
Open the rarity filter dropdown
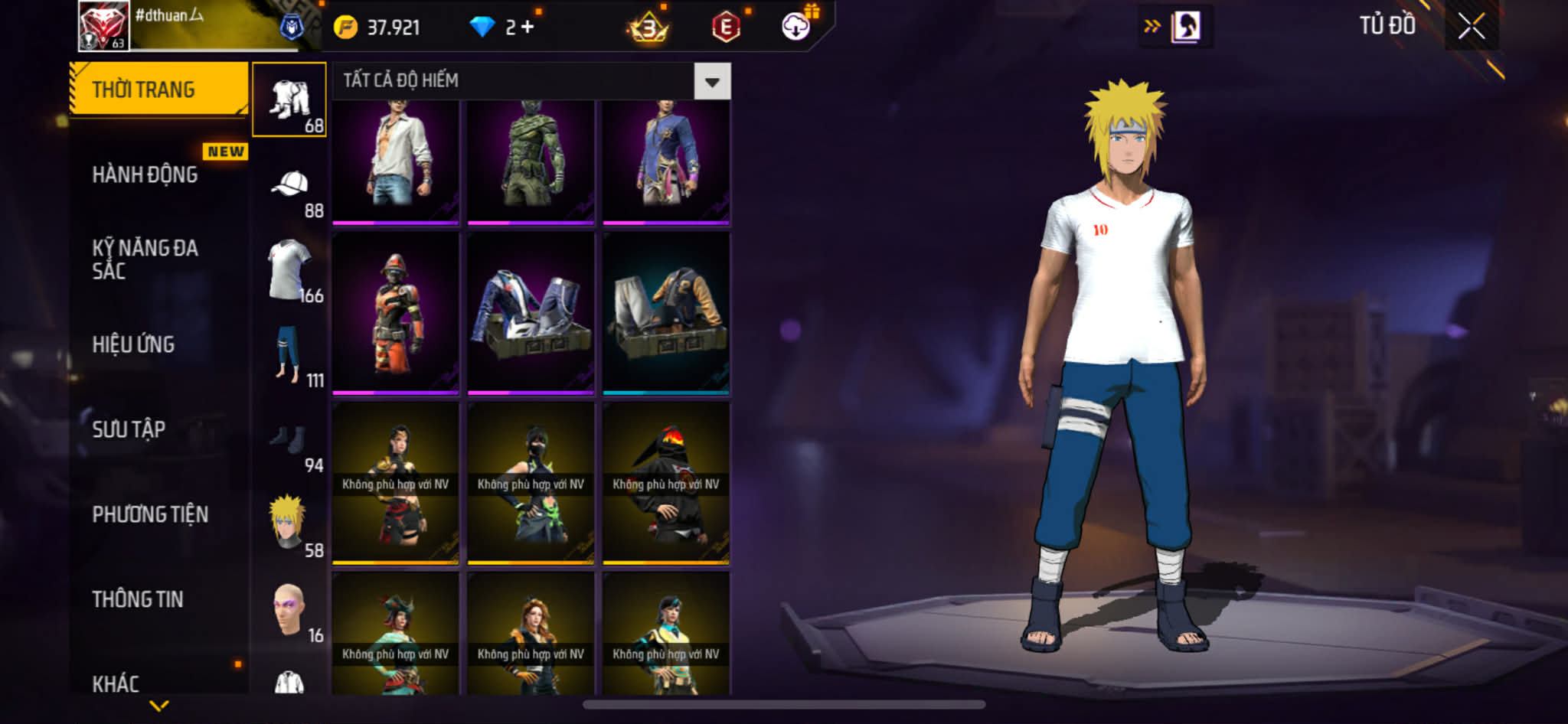tap(712, 81)
